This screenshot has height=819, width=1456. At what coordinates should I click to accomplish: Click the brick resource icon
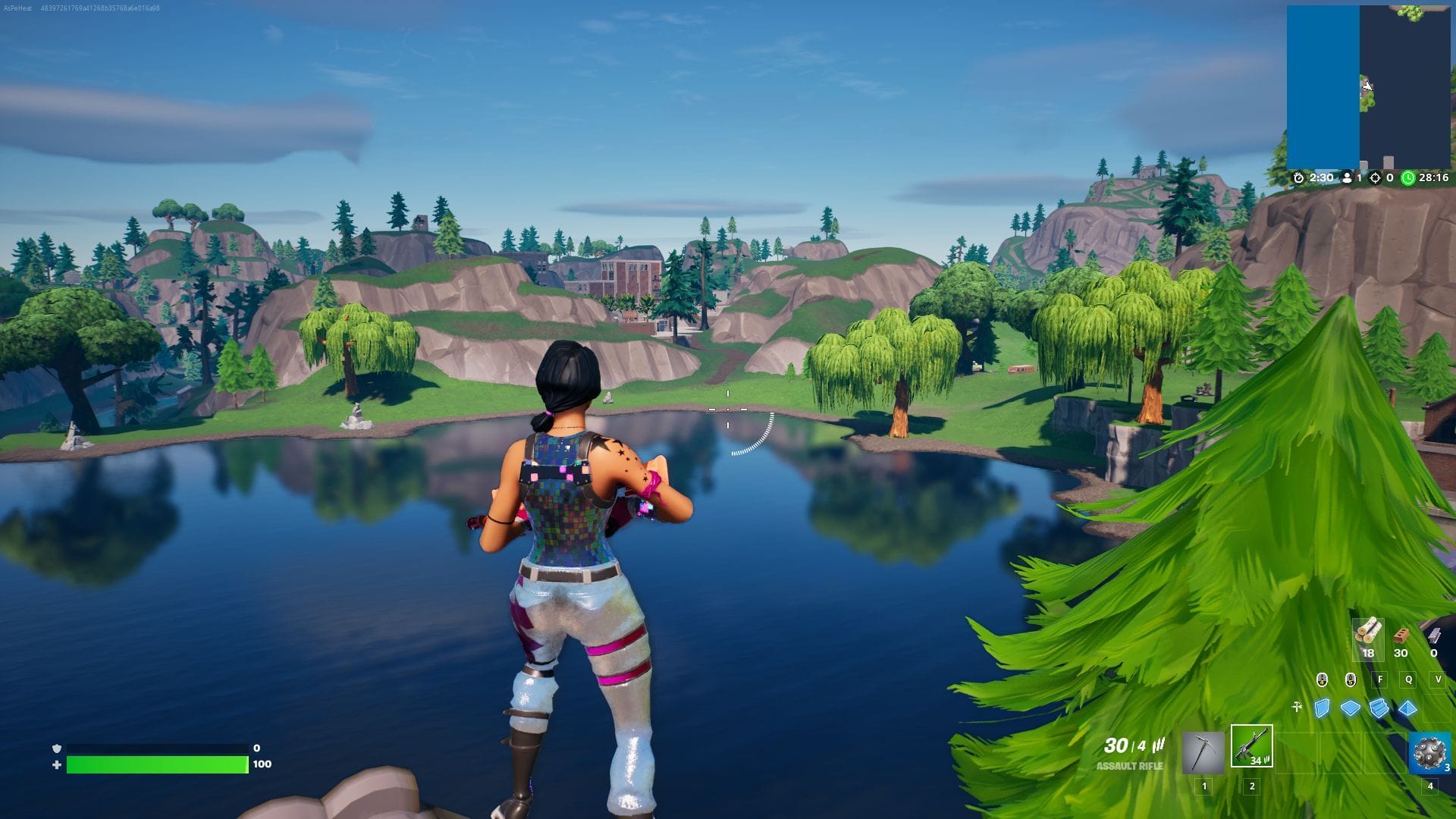tap(1401, 636)
